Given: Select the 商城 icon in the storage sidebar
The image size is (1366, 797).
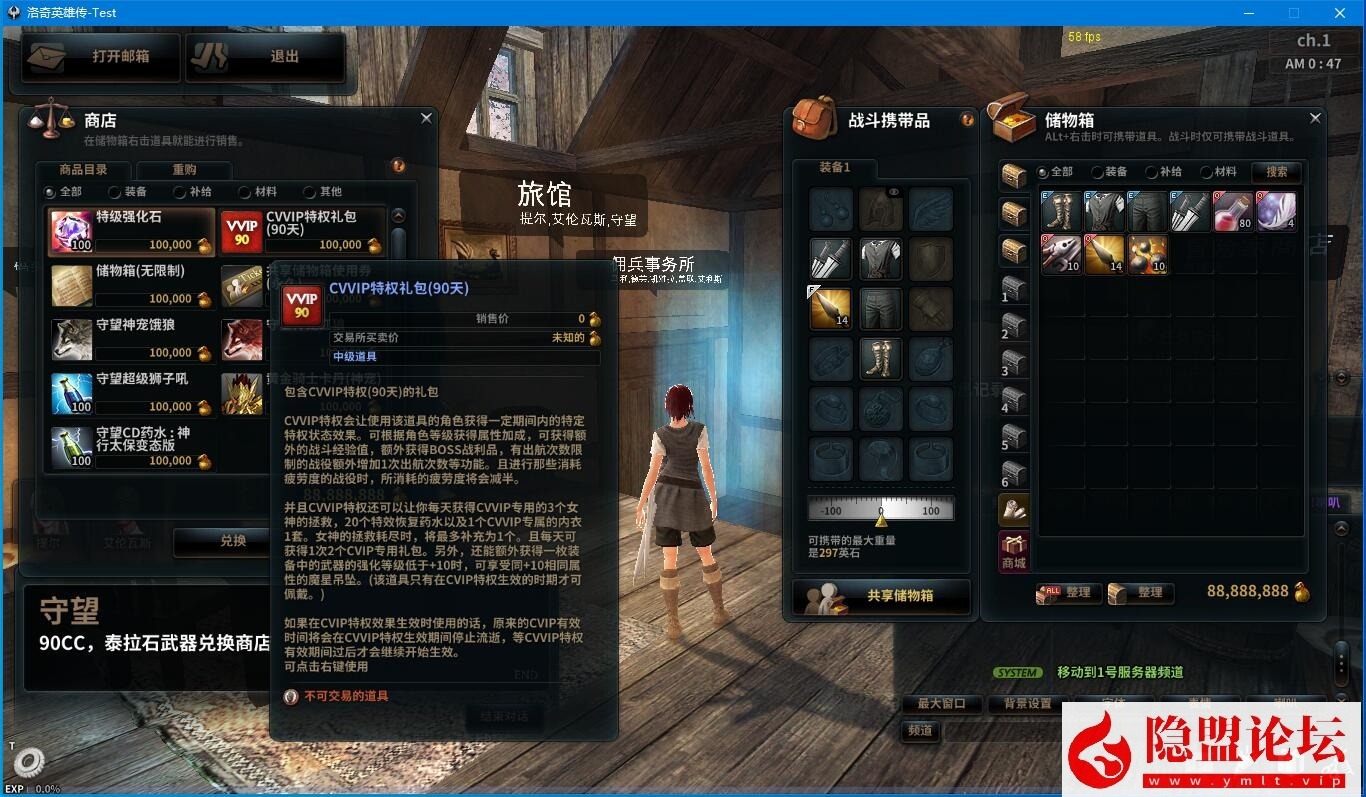Looking at the screenshot, I should coord(1012,550).
